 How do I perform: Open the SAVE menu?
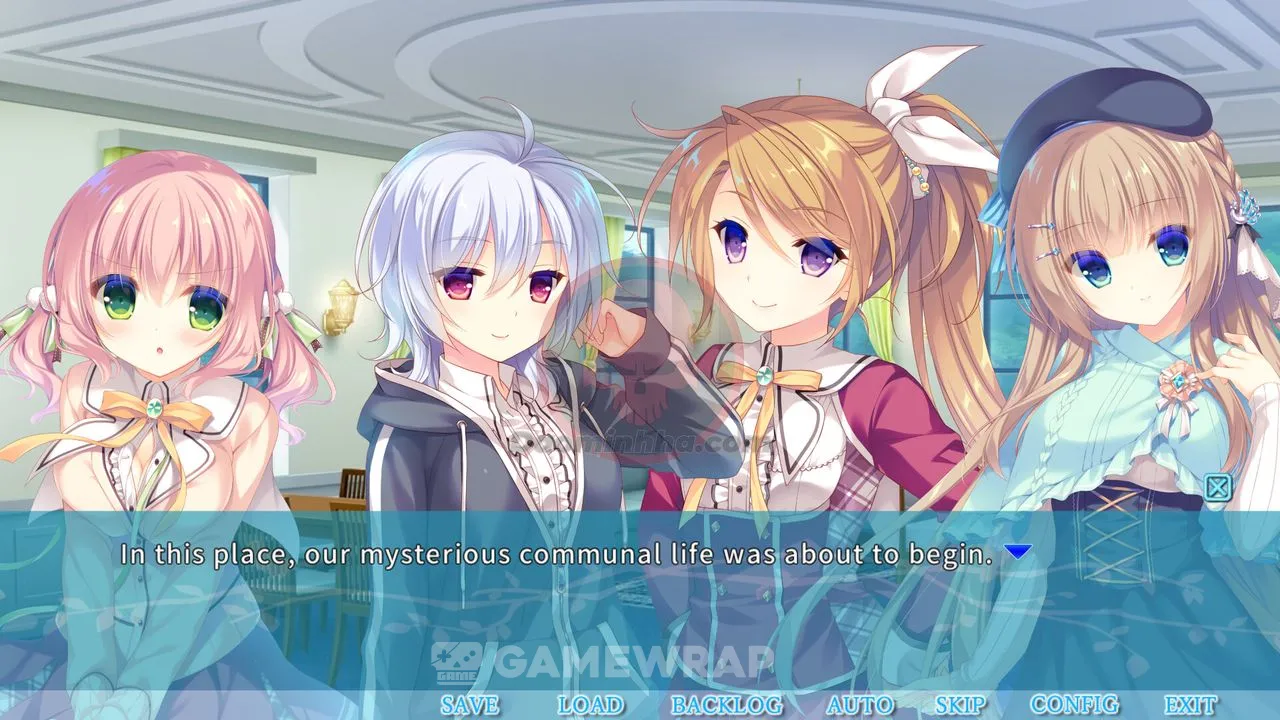(x=469, y=705)
